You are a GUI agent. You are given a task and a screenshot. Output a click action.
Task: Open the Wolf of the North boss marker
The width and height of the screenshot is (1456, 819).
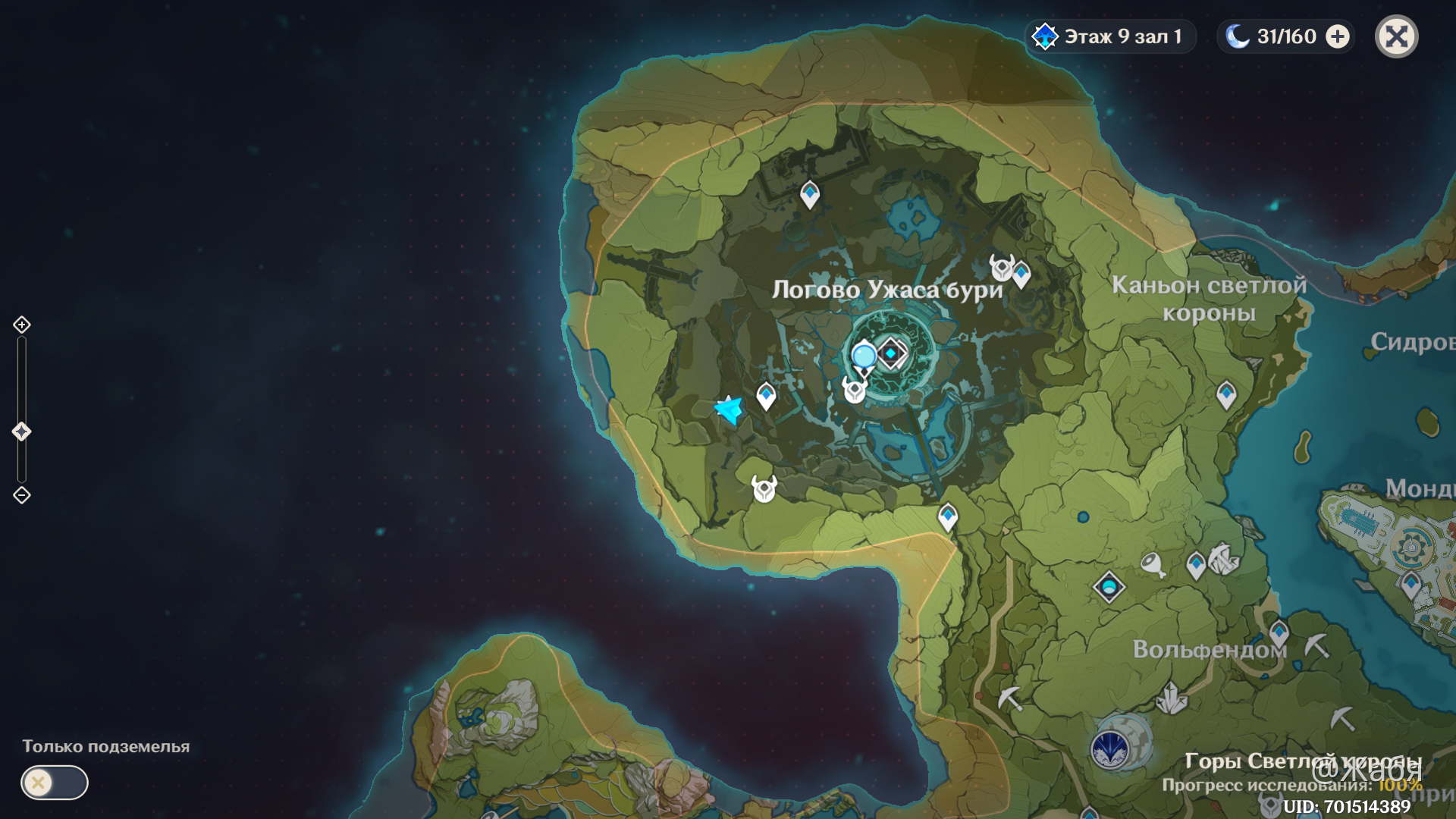pyautogui.click(x=1110, y=749)
